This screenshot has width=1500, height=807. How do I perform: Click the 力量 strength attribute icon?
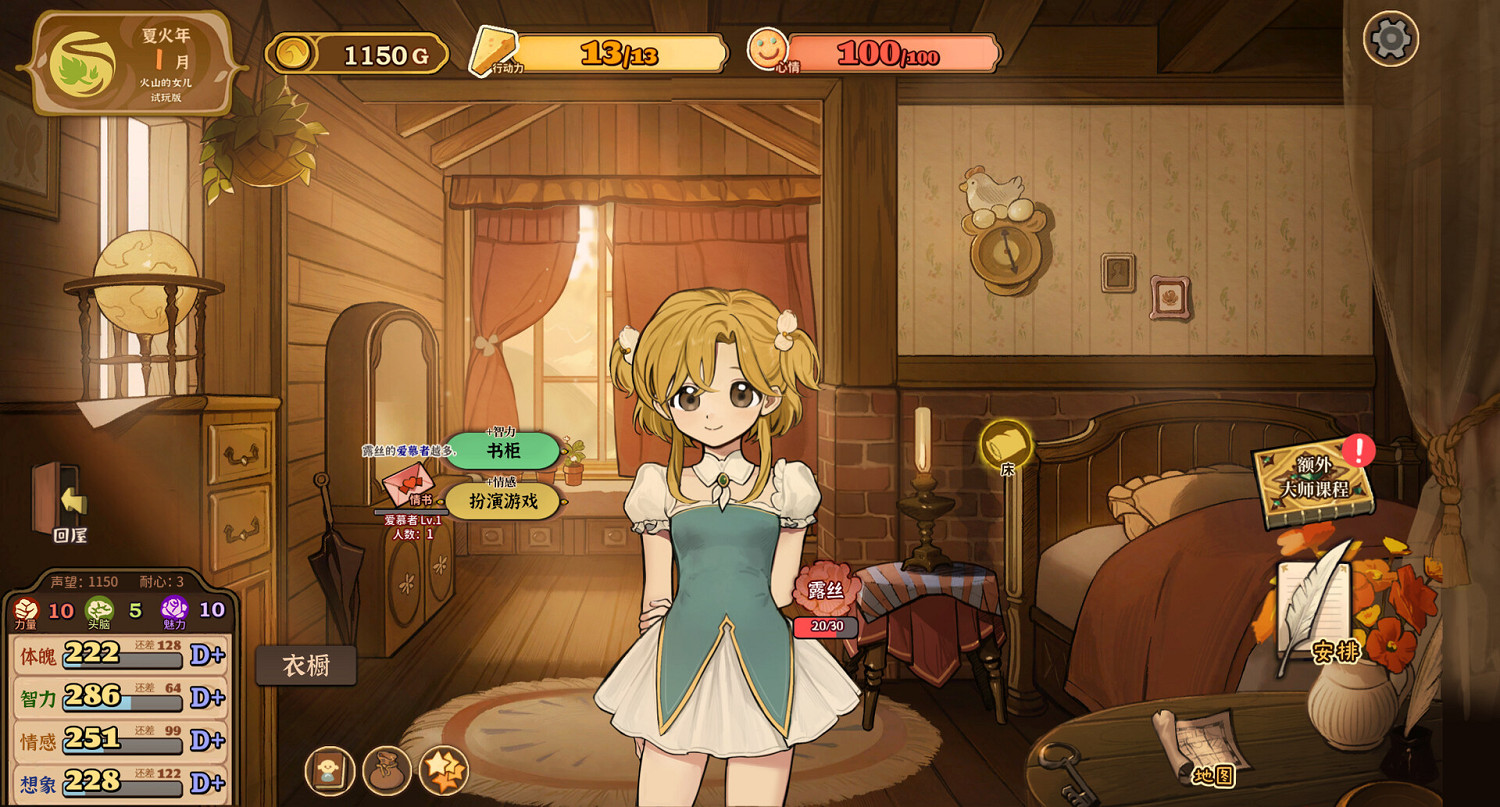click(x=27, y=611)
